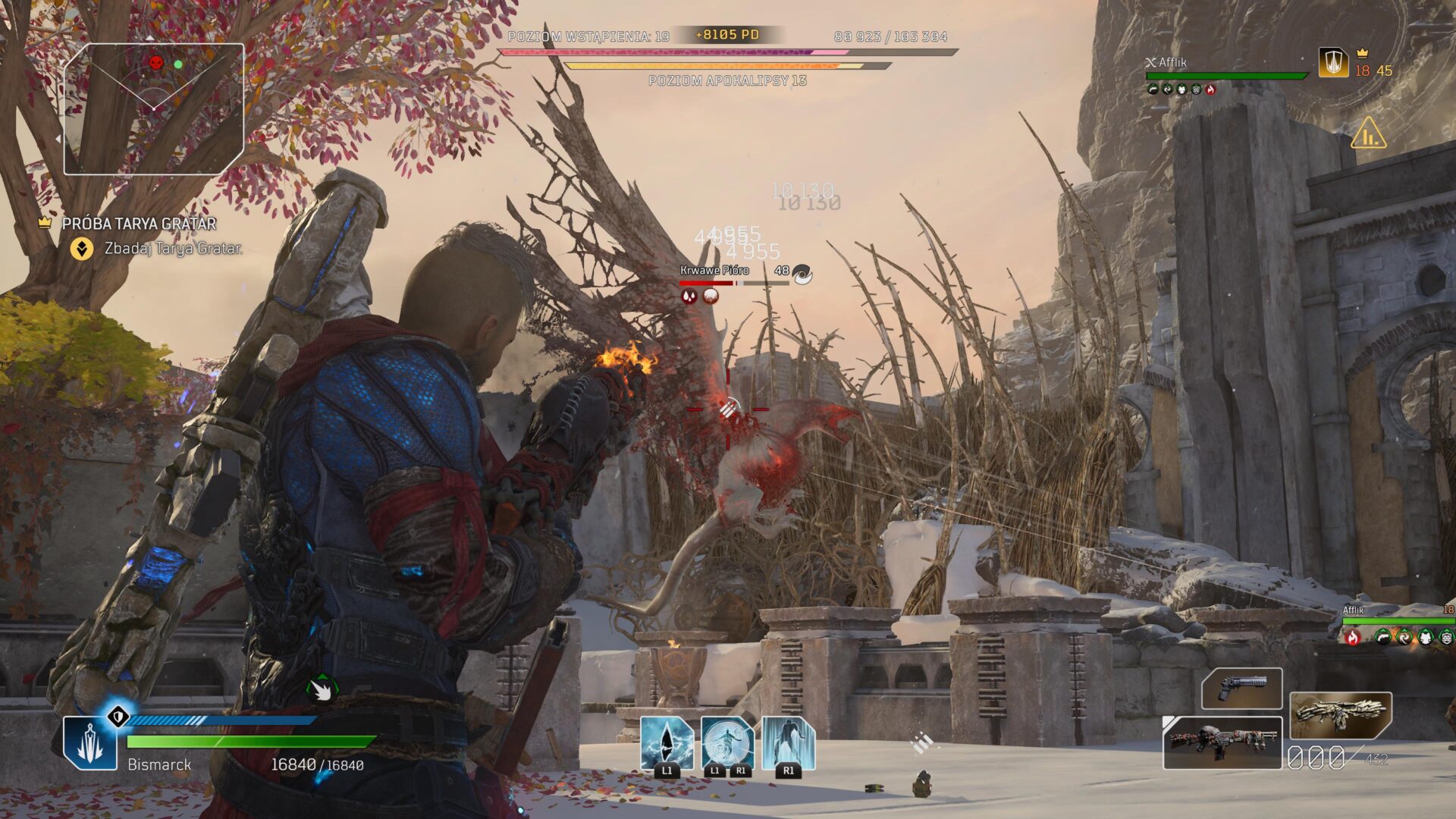Click the green ally dot on minimap
This screenshot has height=819, width=1456.
coord(178,65)
